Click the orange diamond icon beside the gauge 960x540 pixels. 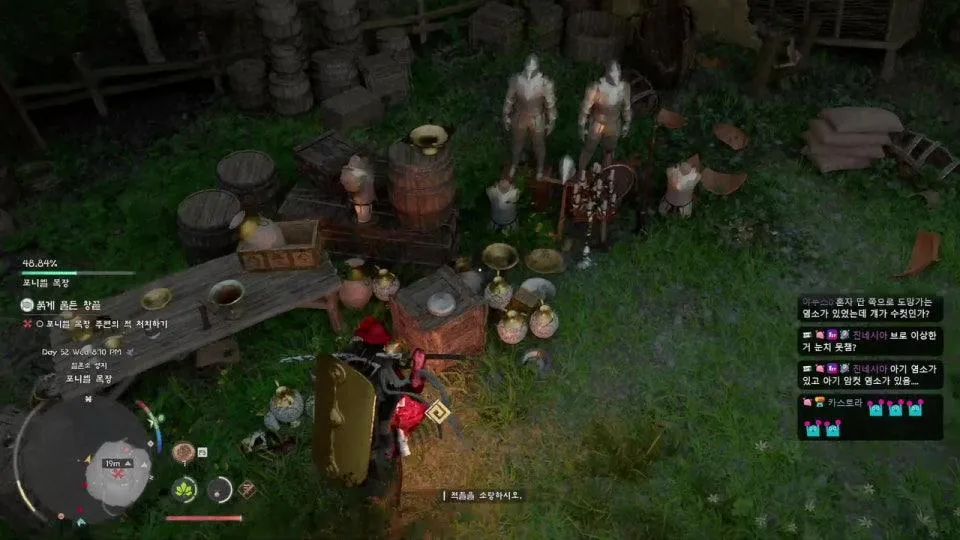247,489
